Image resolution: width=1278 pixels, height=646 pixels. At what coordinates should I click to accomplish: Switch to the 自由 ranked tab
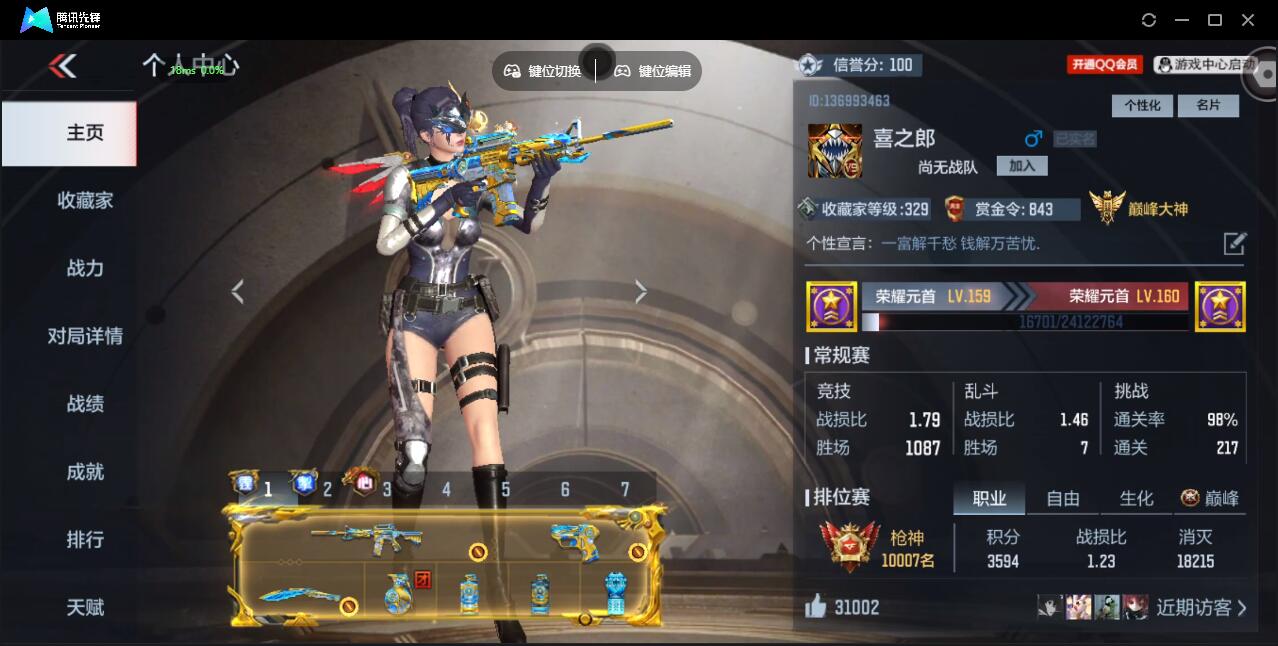(x=1062, y=498)
